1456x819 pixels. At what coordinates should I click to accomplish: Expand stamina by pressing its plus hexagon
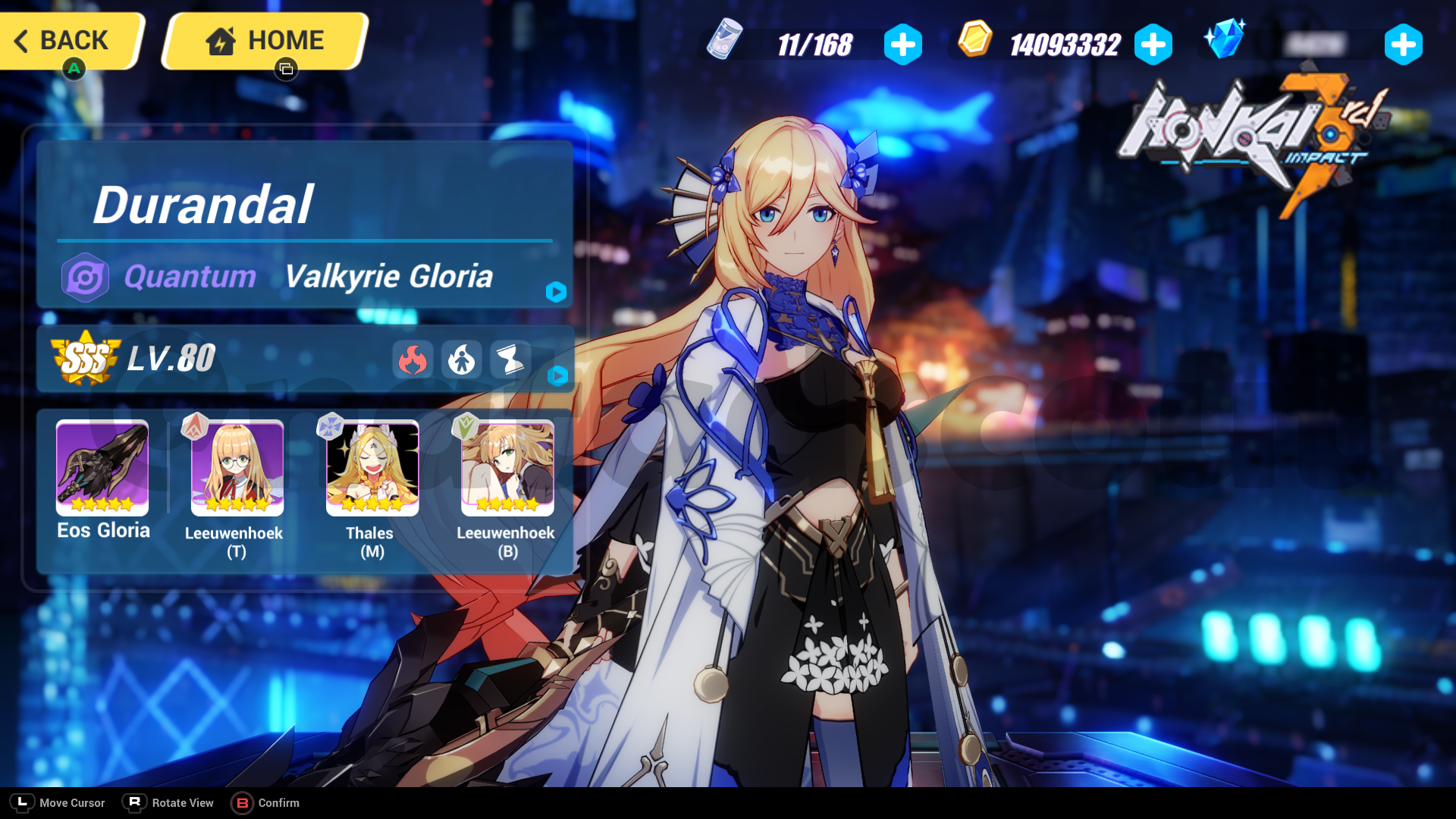[x=902, y=44]
